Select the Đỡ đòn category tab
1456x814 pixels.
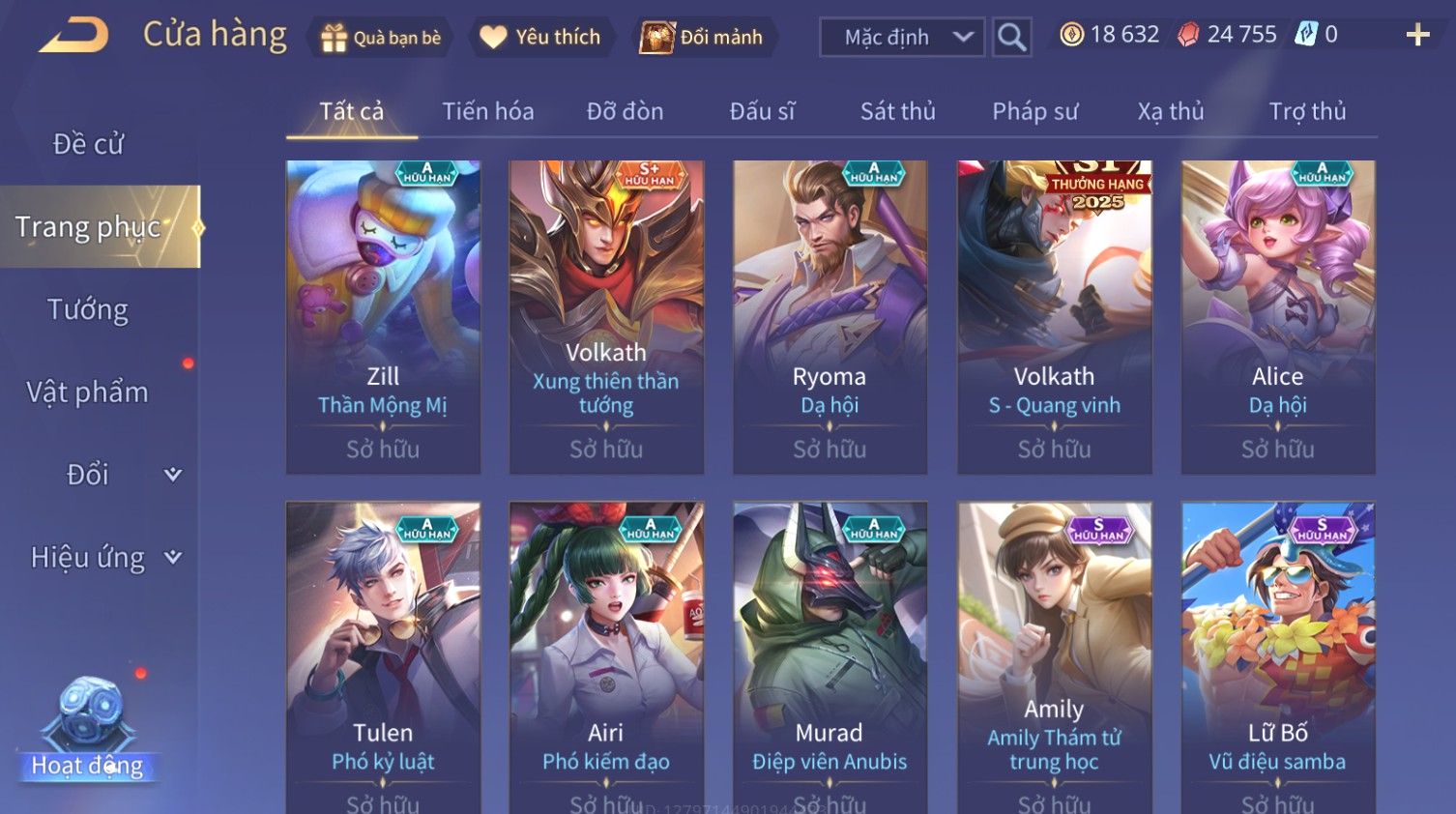click(x=625, y=112)
